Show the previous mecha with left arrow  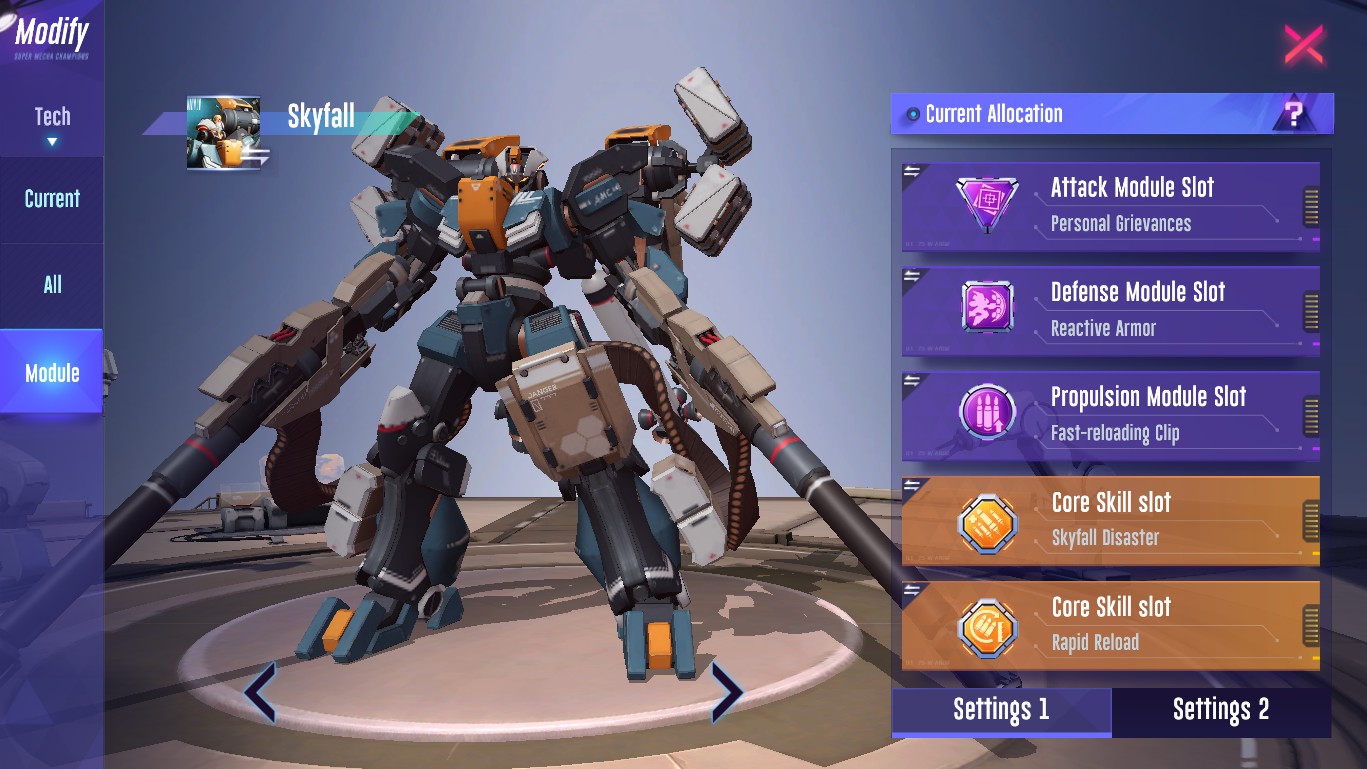point(260,692)
